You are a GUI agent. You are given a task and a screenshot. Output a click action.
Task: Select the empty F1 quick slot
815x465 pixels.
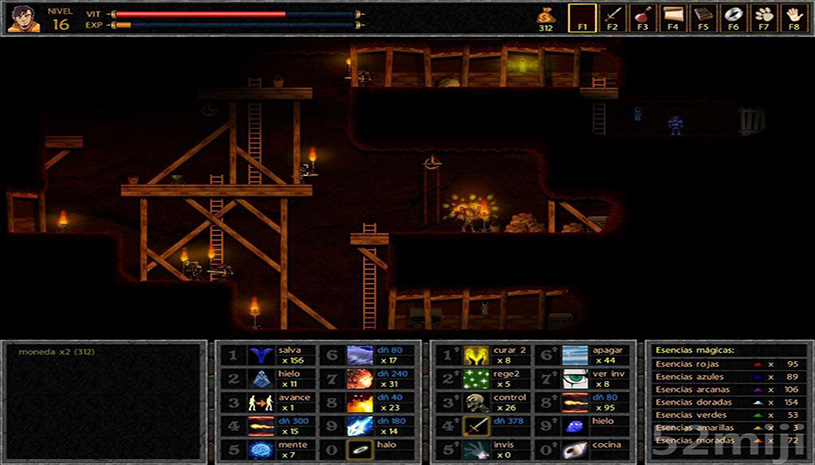click(581, 18)
